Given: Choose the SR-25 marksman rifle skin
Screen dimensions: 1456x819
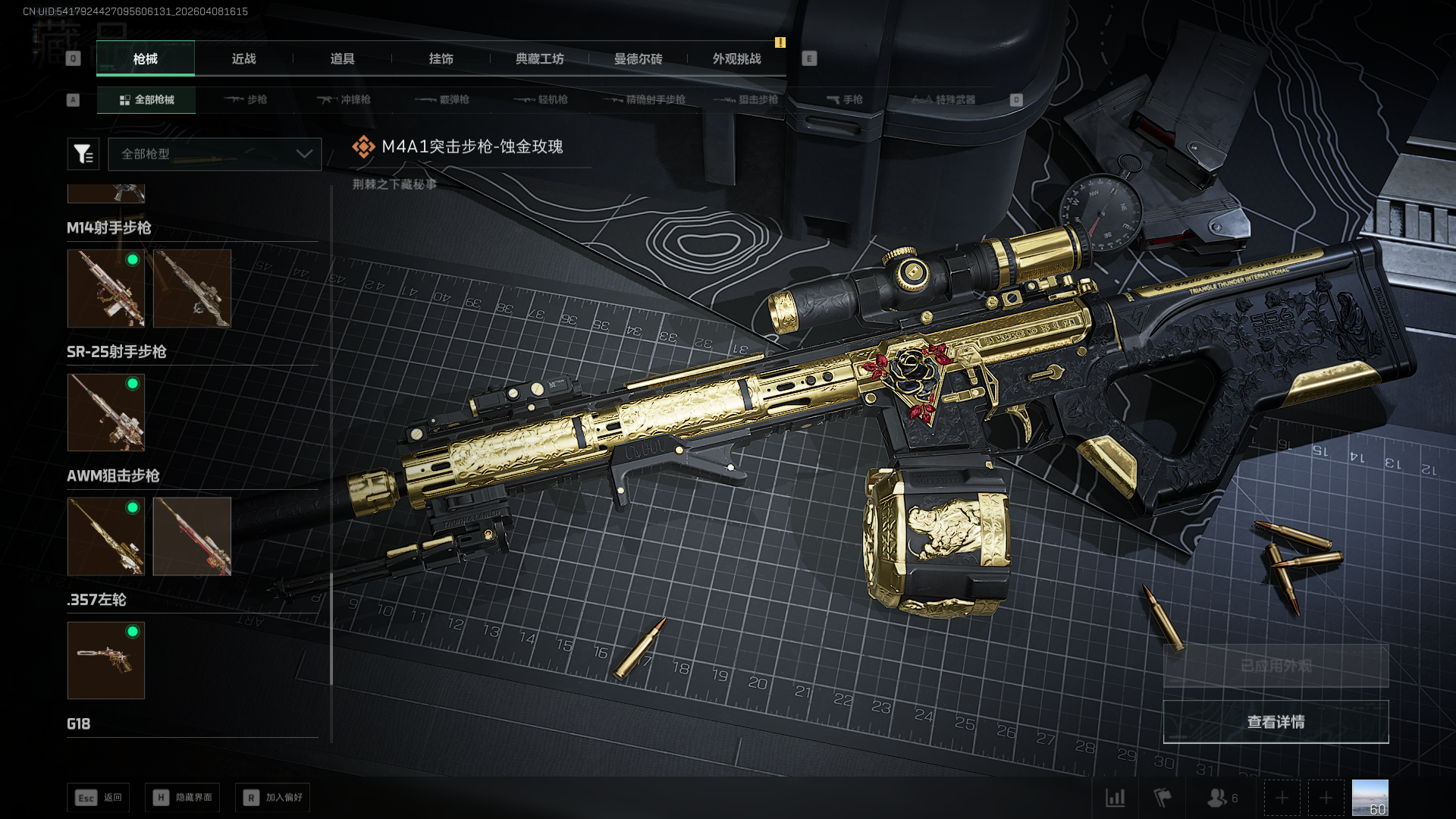Looking at the screenshot, I should 106,413.
